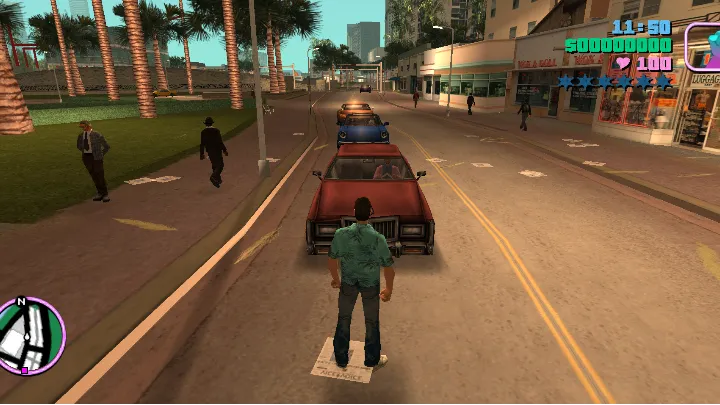
Task: Click the circular radar minimap
Action: pos(30,337)
